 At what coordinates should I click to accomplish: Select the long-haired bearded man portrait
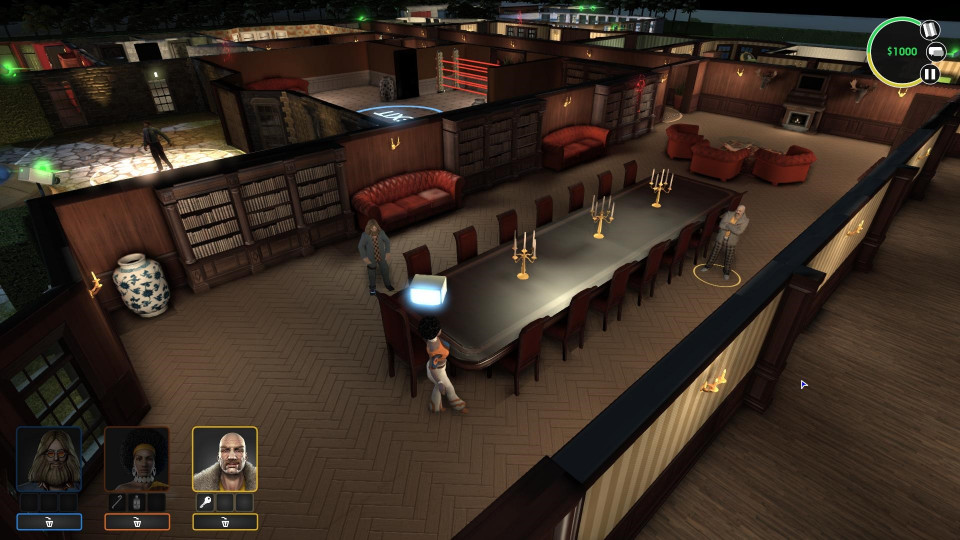[x=49, y=459]
